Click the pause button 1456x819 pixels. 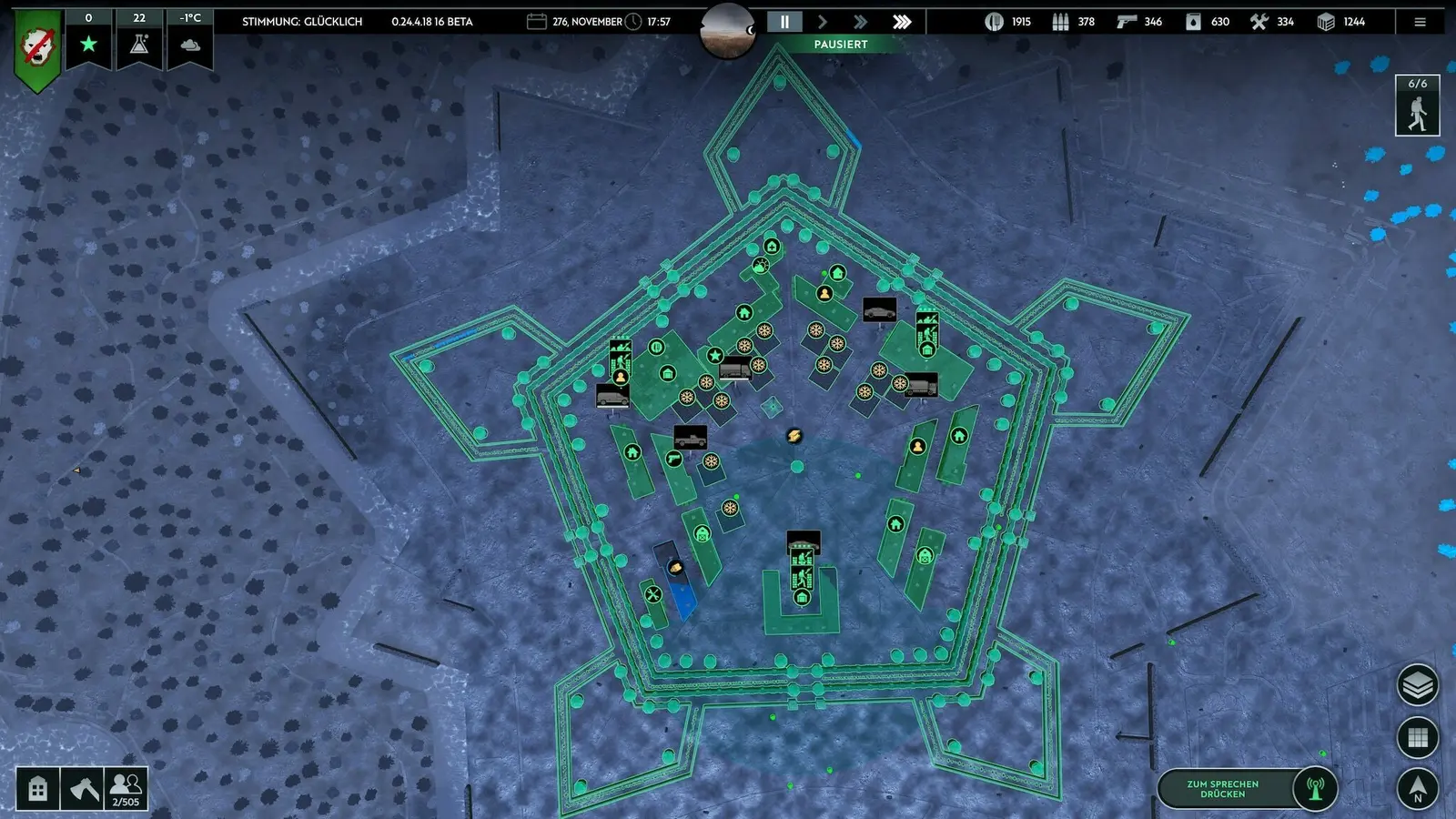[784, 22]
